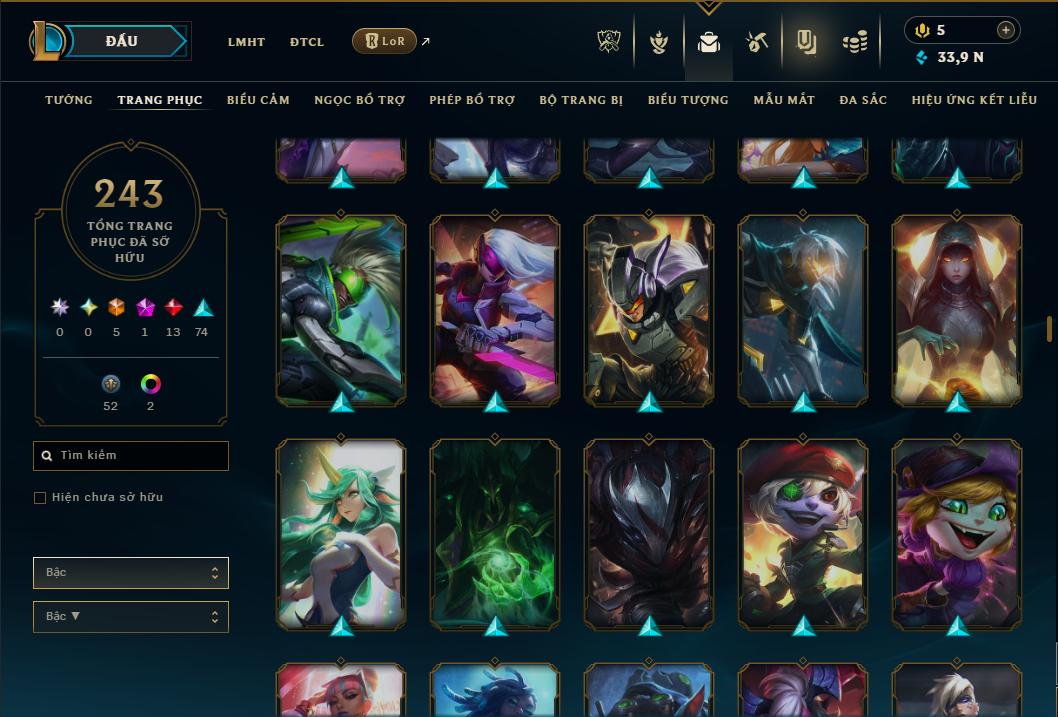
Task: Open the upper Bậc filter dropdown
Action: [x=131, y=573]
